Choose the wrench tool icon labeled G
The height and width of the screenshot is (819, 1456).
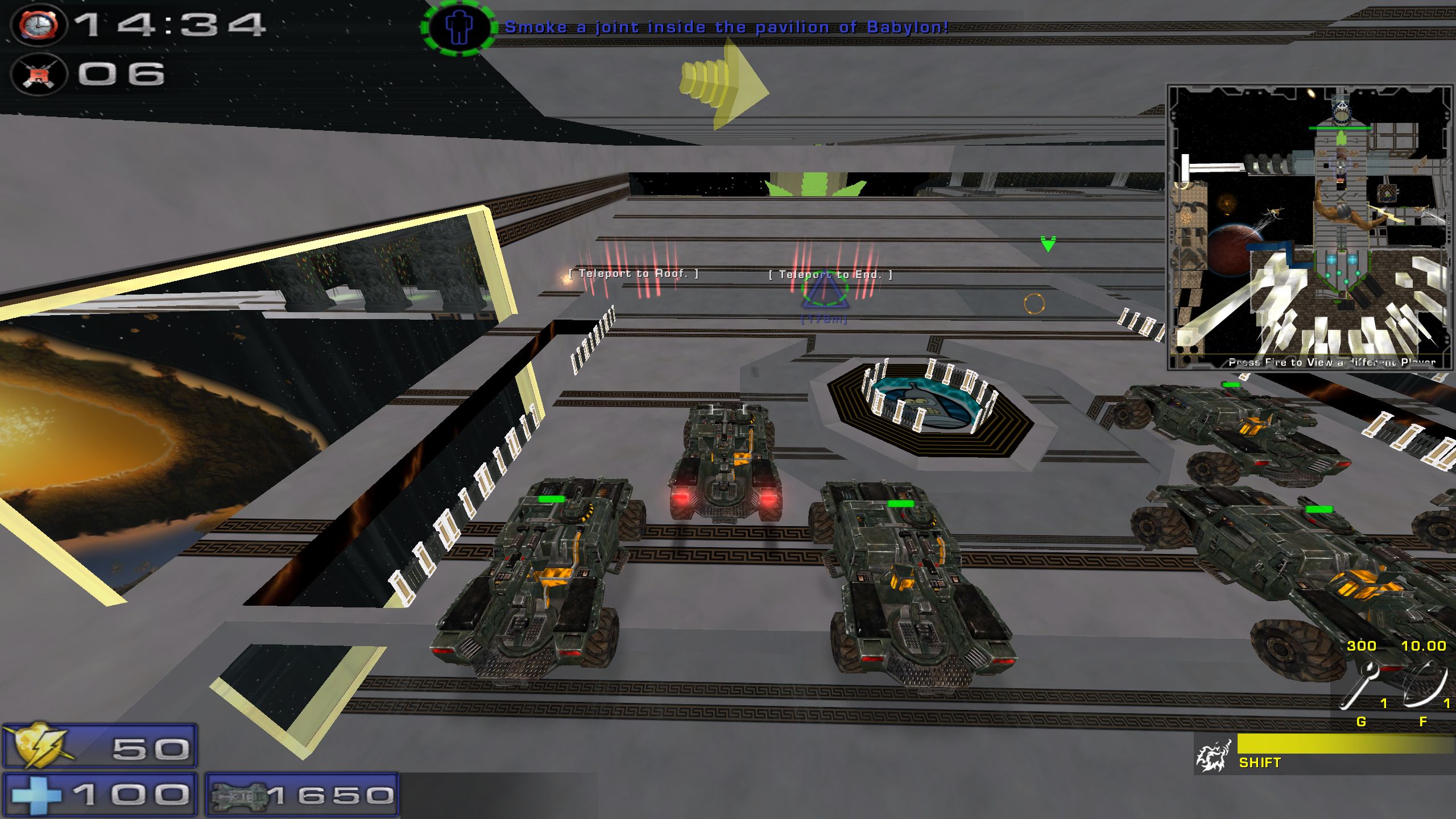pyautogui.click(x=1360, y=686)
